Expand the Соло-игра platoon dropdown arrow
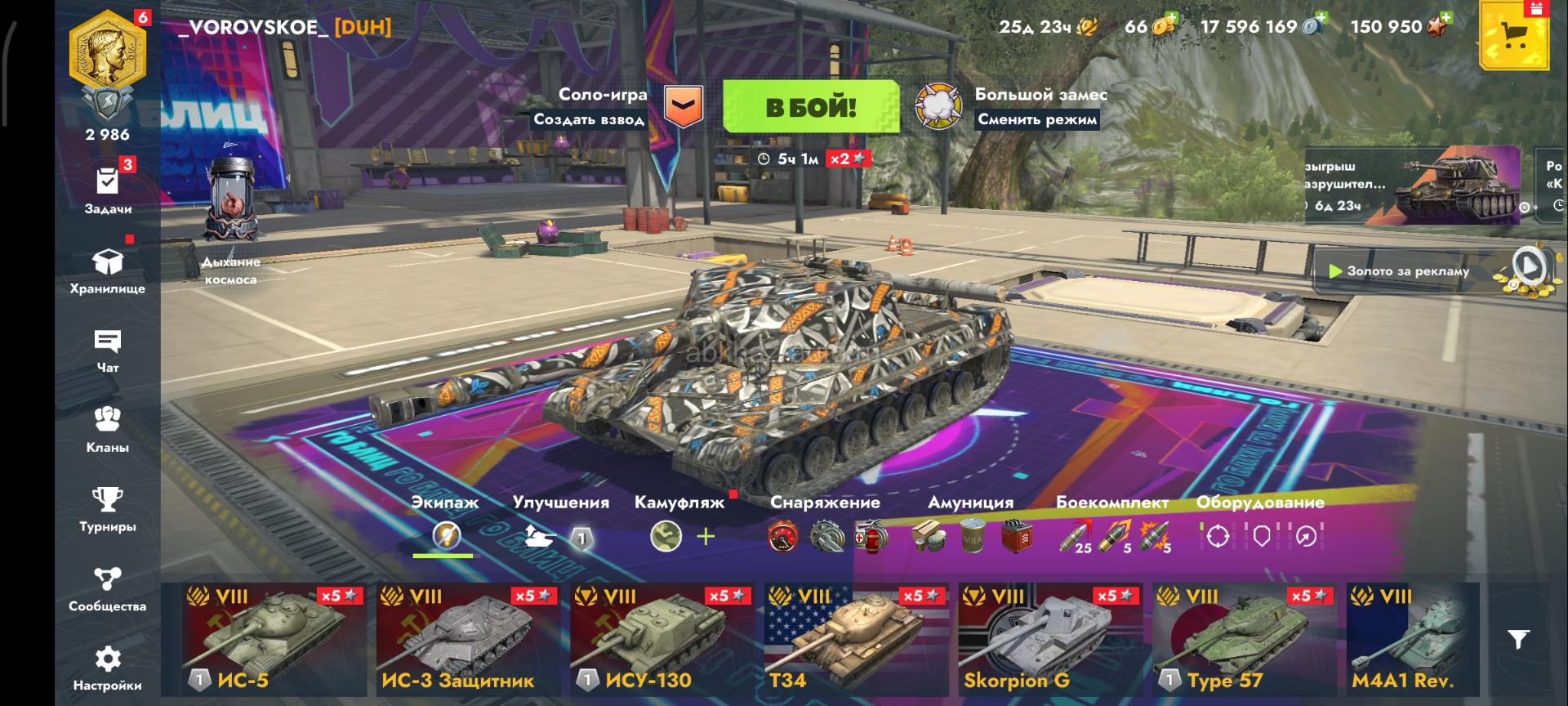This screenshot has height=706, width=1568. [683, 106]
